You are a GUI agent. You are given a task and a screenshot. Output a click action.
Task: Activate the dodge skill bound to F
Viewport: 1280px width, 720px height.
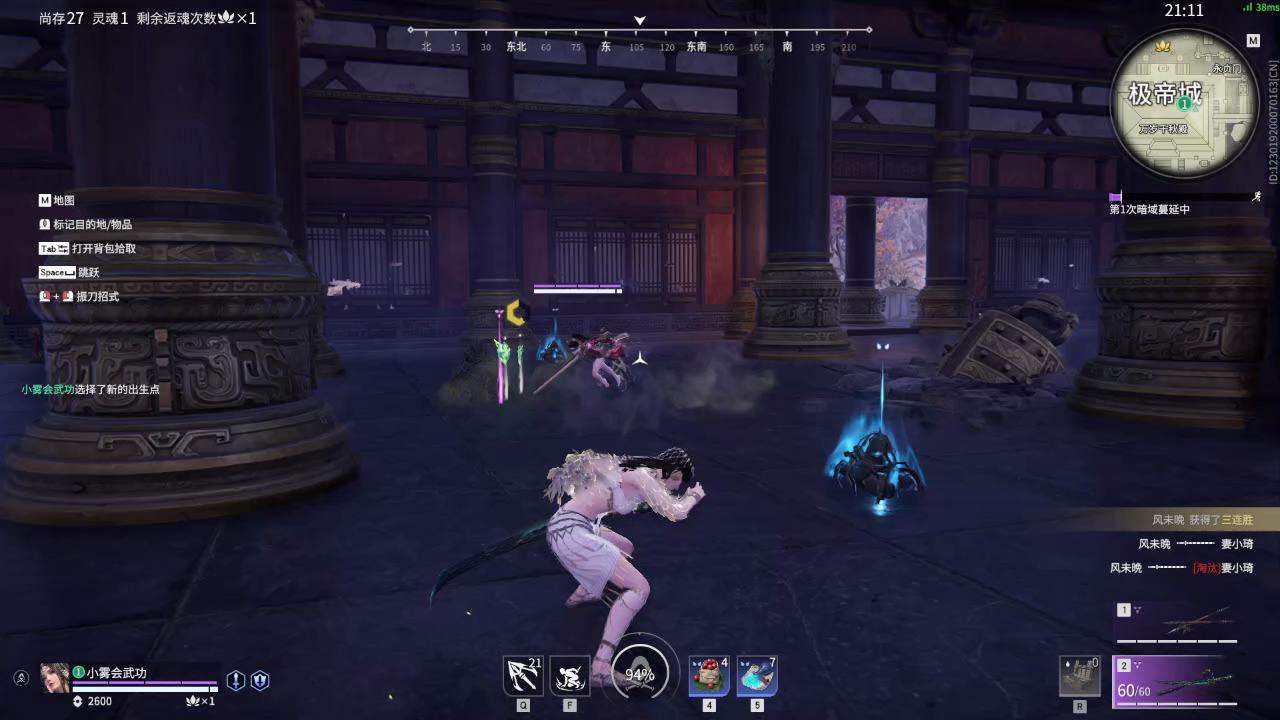click(568, 677)
